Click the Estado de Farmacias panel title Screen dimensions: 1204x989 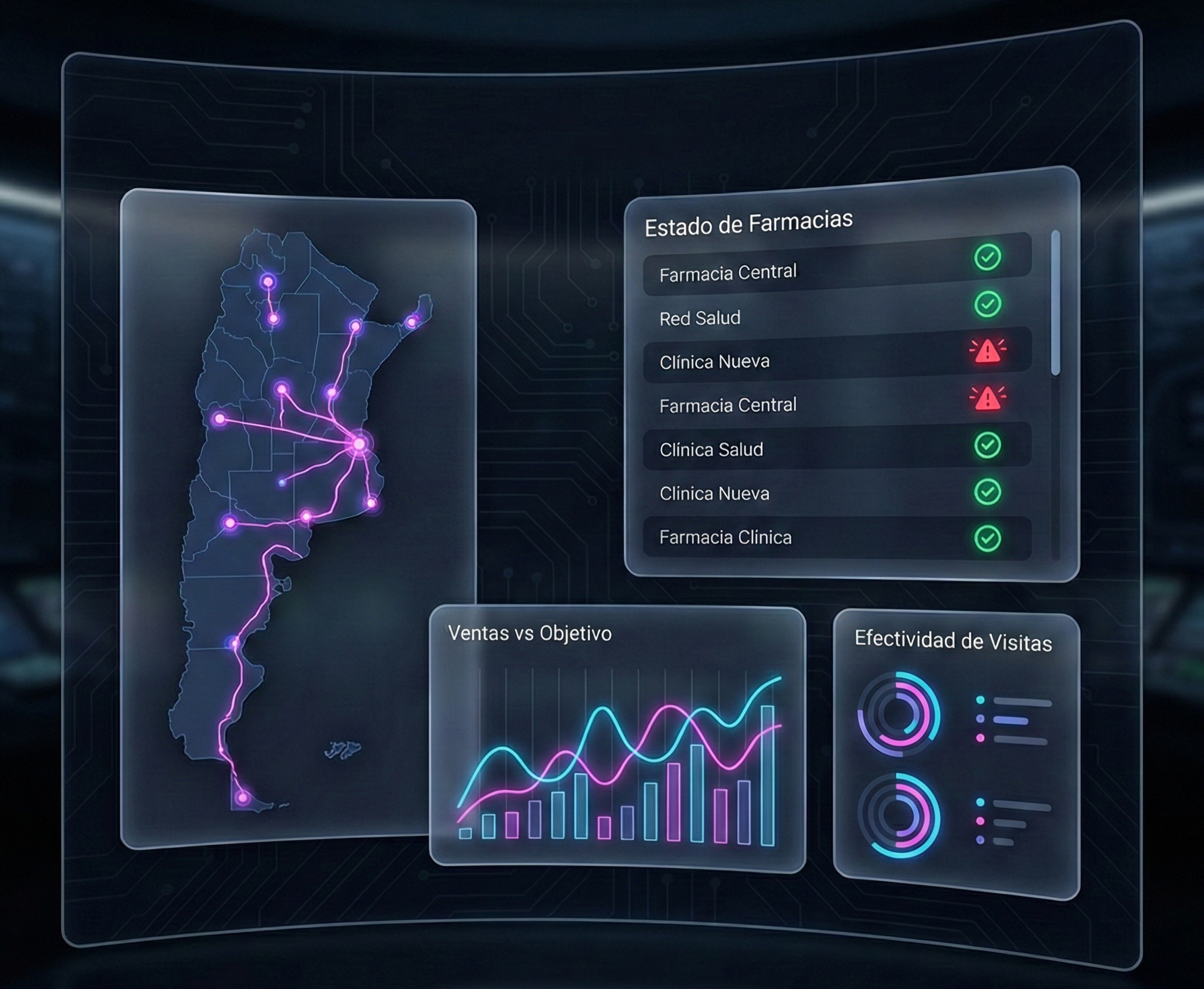(x=748, y=223)
